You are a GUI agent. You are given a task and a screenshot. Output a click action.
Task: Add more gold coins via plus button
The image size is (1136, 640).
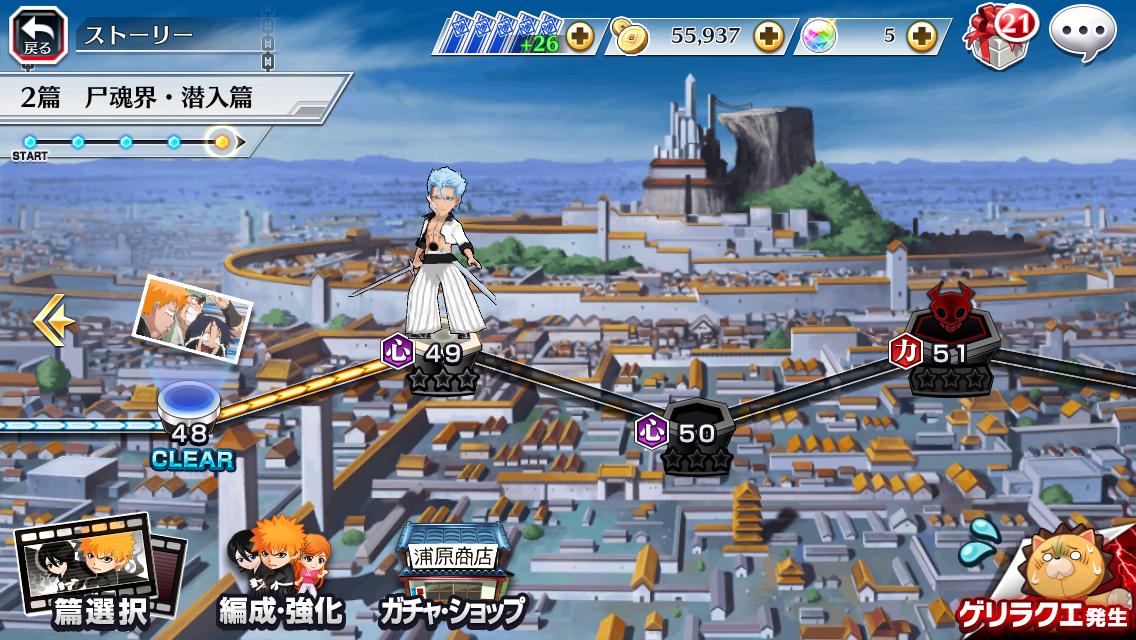coord(769,37)
